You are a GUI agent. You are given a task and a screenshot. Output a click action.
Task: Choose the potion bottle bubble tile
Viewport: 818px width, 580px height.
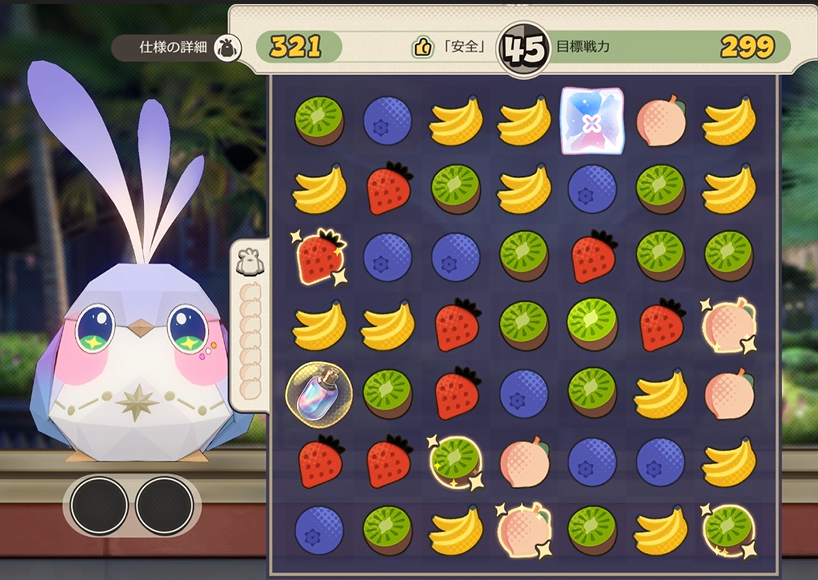point(318,392)
